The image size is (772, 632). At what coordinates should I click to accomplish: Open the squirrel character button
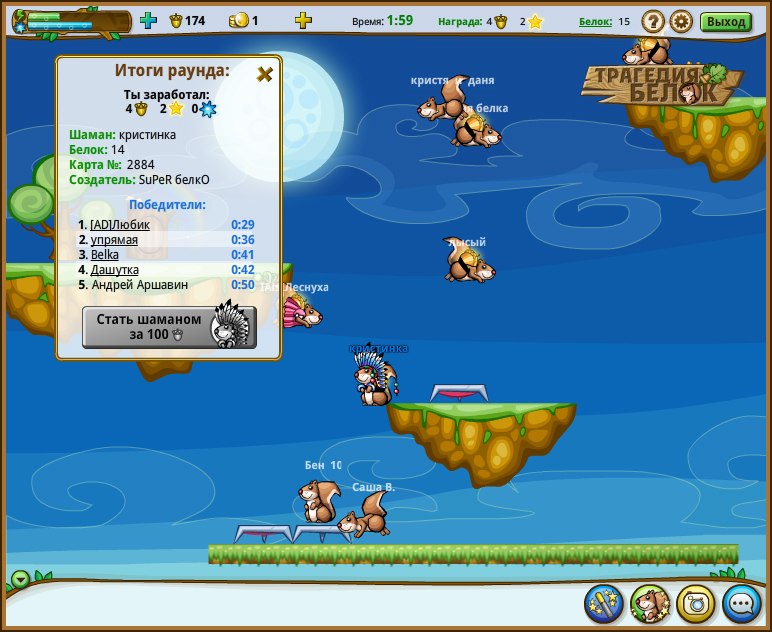pos(650,604)
